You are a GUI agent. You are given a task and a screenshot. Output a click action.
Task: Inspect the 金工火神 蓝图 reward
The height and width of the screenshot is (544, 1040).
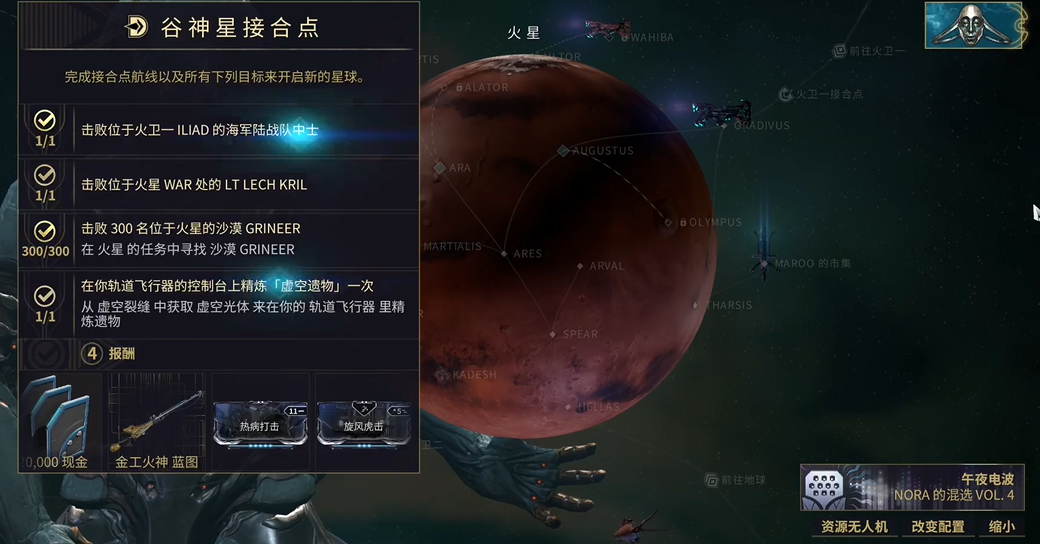point(157,420)
